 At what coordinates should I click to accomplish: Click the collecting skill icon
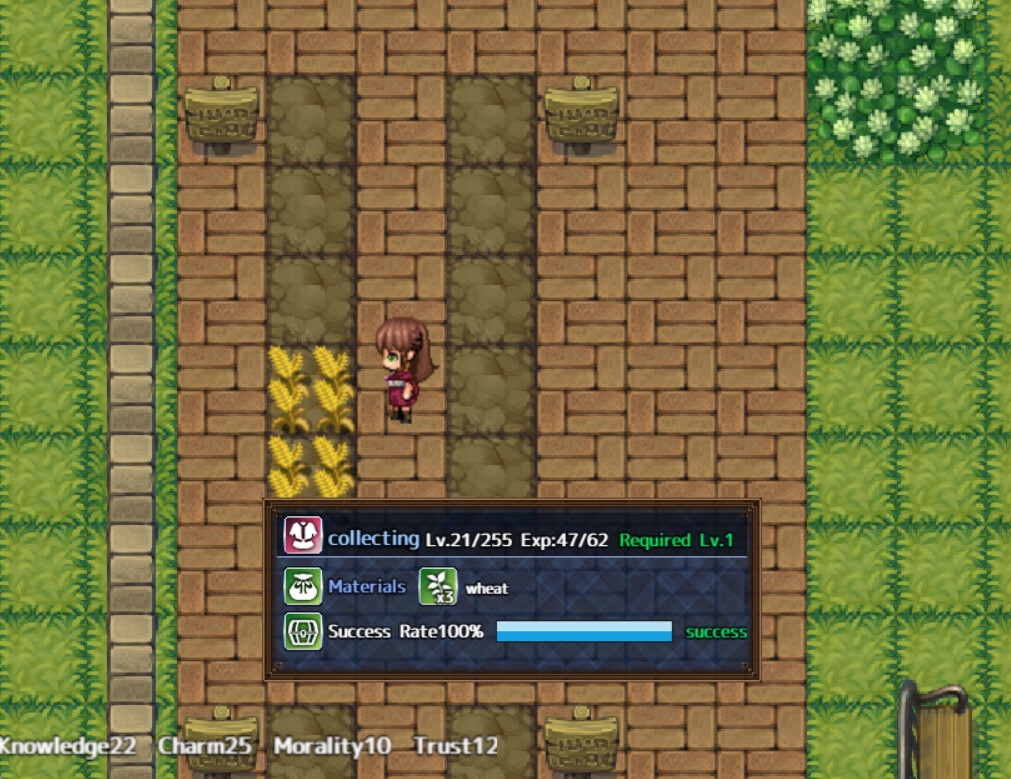(303, 536)
